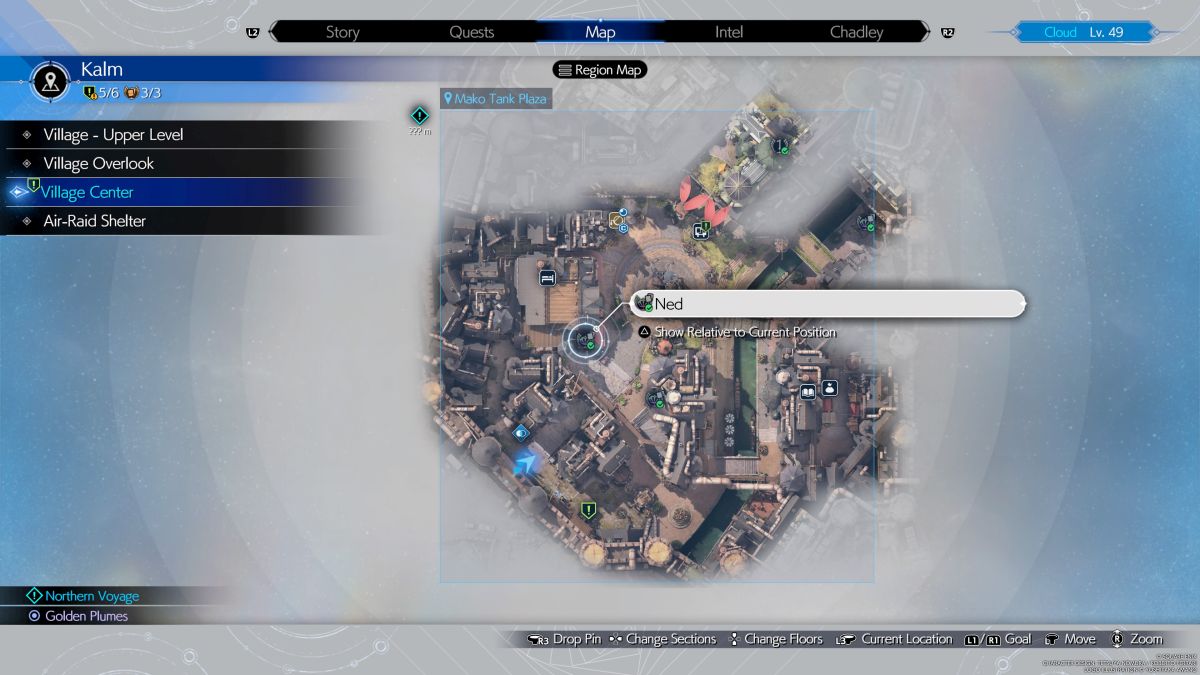Select the inn bed icon on map

point(547,278)
